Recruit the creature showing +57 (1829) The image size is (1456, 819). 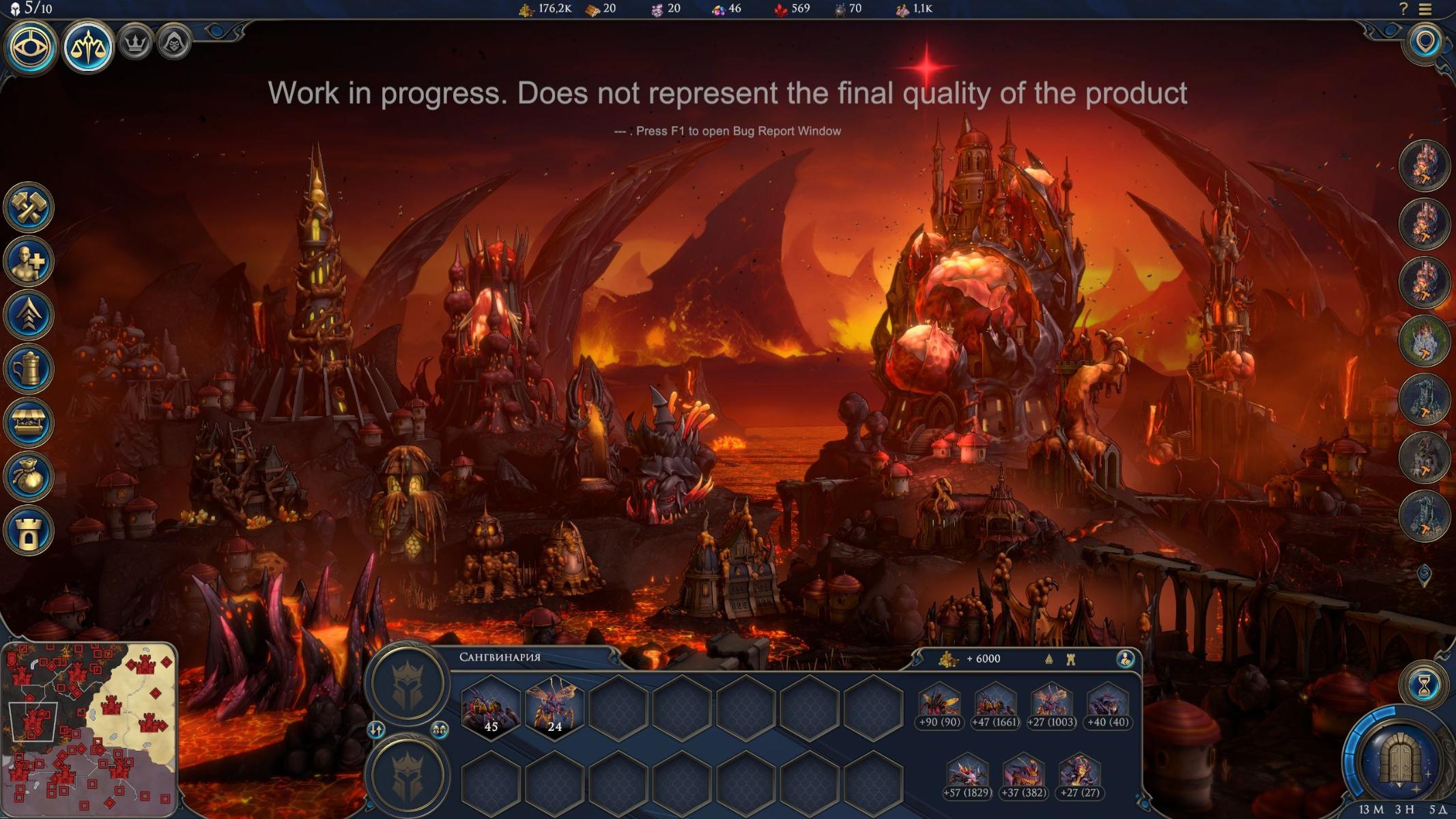(967, 776)
